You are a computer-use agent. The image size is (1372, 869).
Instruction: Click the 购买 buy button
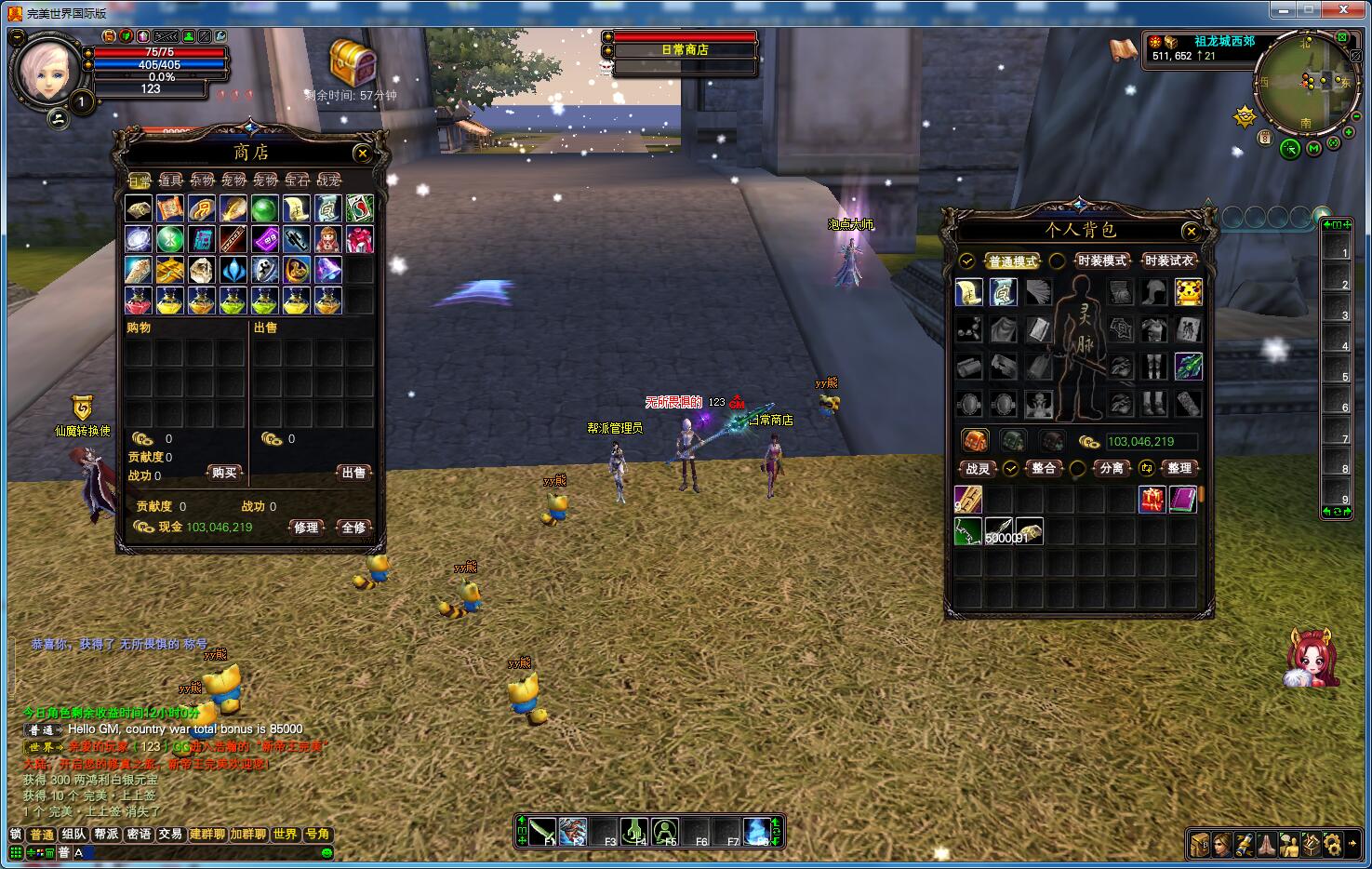(x=224, y=473)
